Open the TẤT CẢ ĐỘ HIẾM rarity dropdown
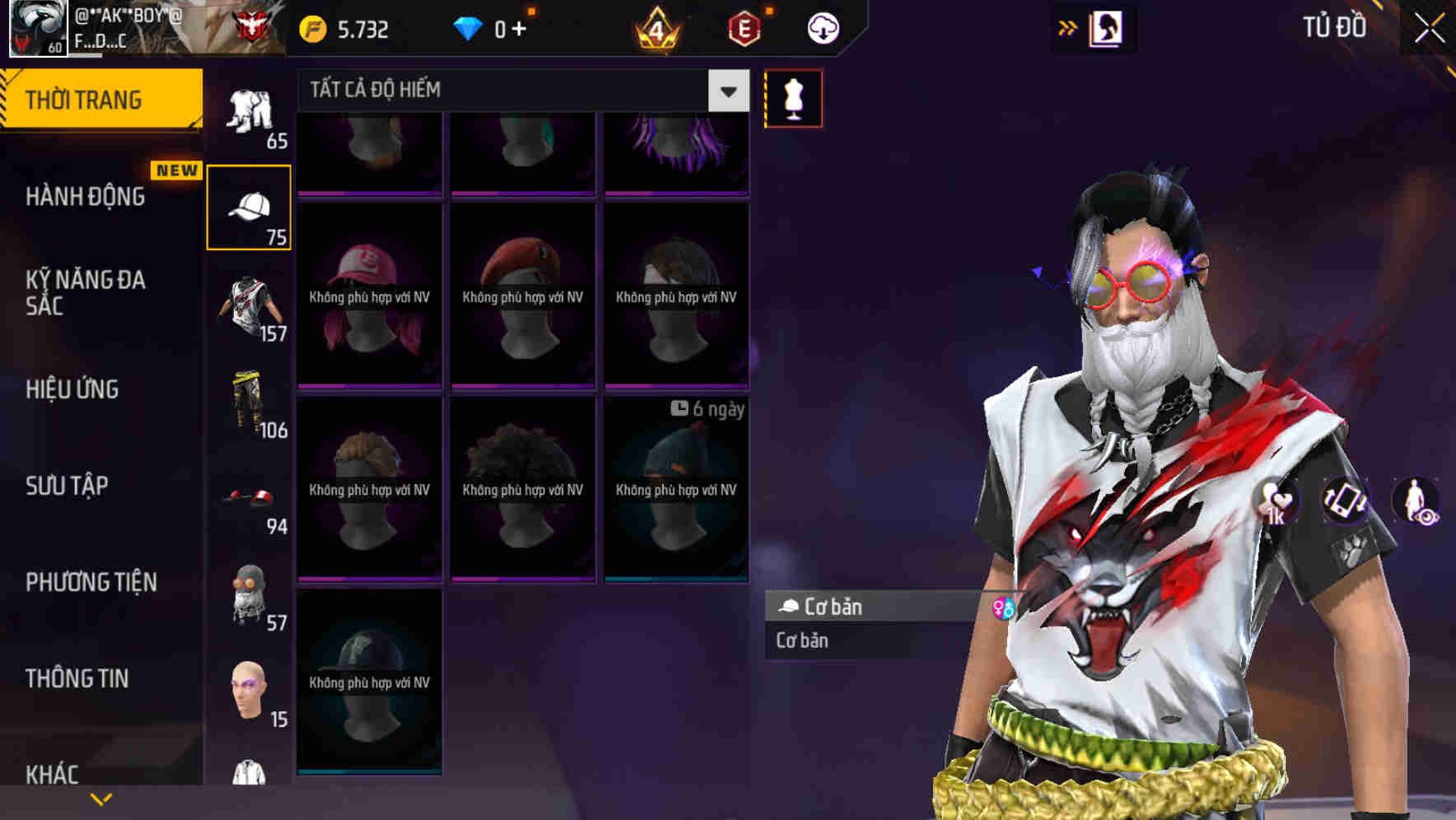The width and height of the screenshot is (1456, 820). 519,91
